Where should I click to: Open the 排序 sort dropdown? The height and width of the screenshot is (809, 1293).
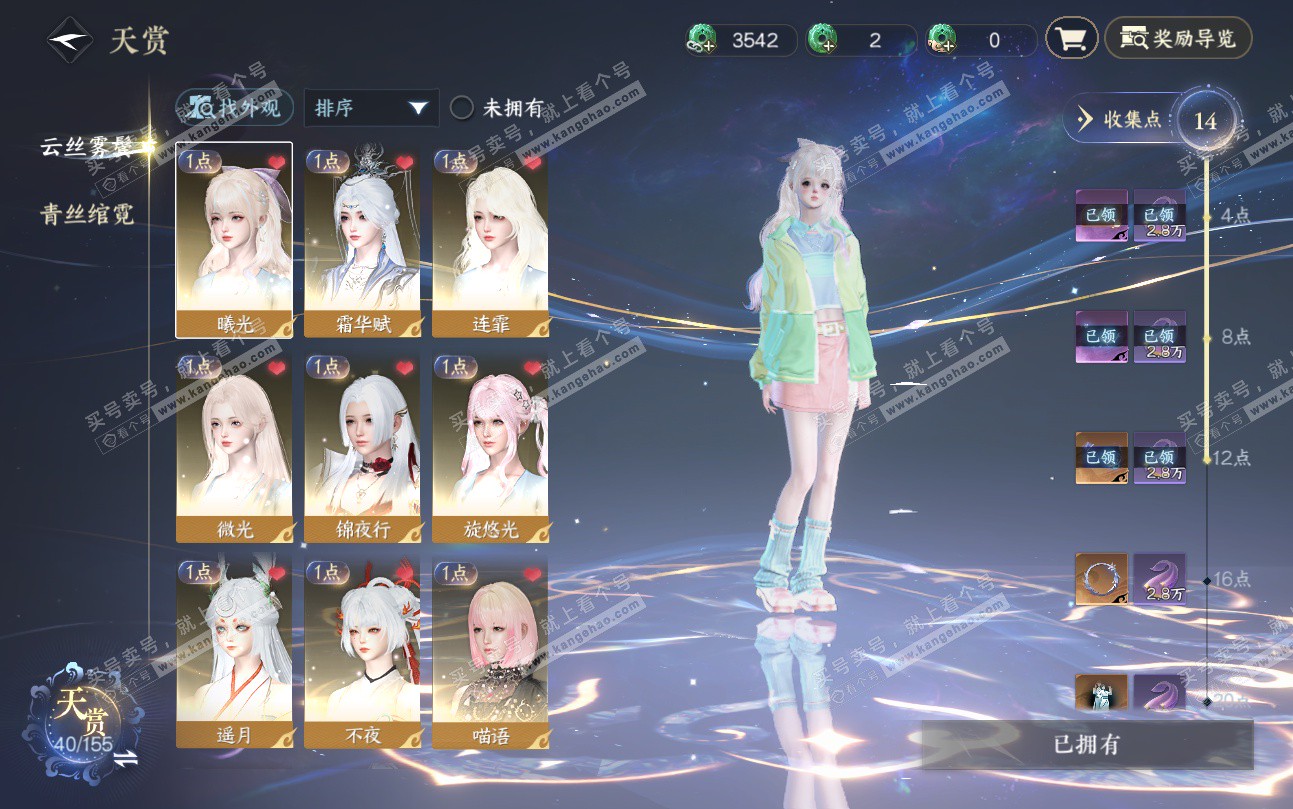371,108
